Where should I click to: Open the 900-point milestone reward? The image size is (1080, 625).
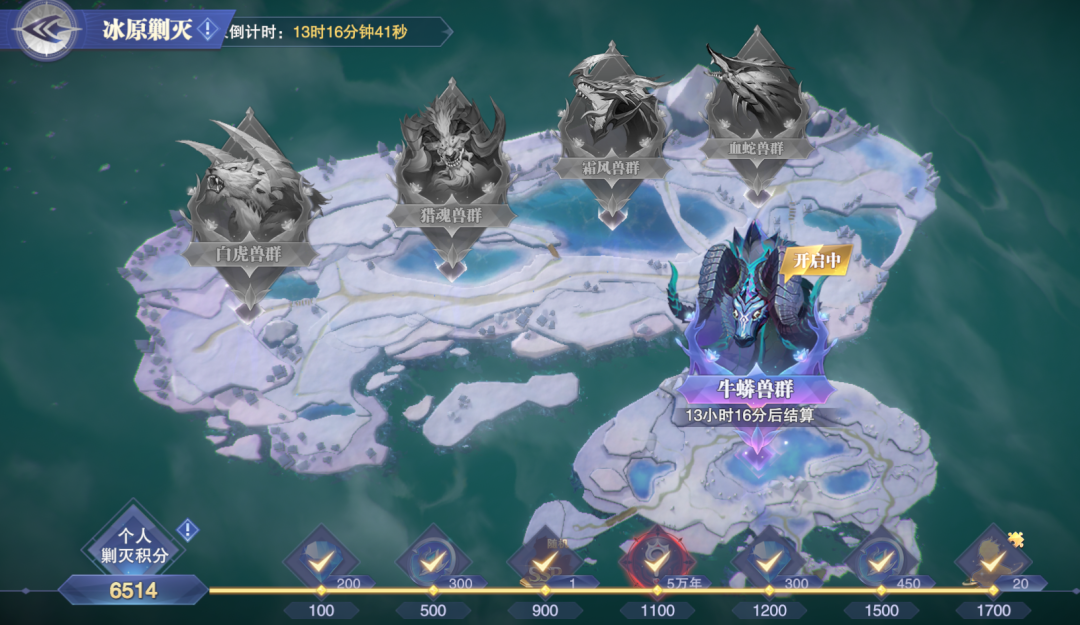coord(545,562)
